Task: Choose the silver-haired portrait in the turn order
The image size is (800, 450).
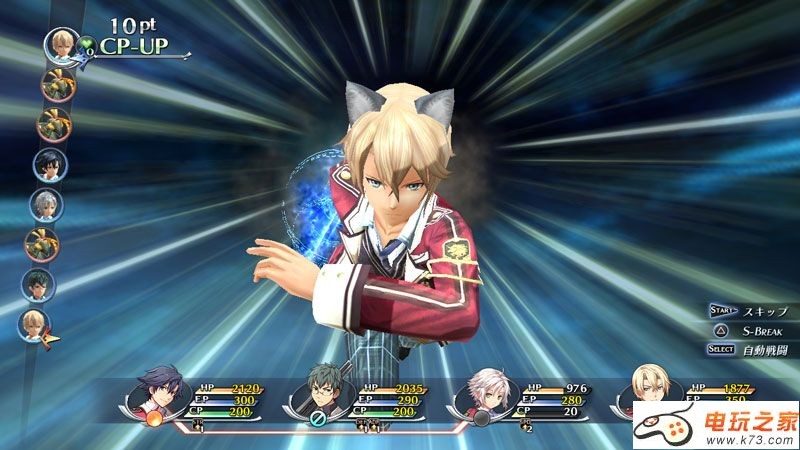Action: [46, 204]
